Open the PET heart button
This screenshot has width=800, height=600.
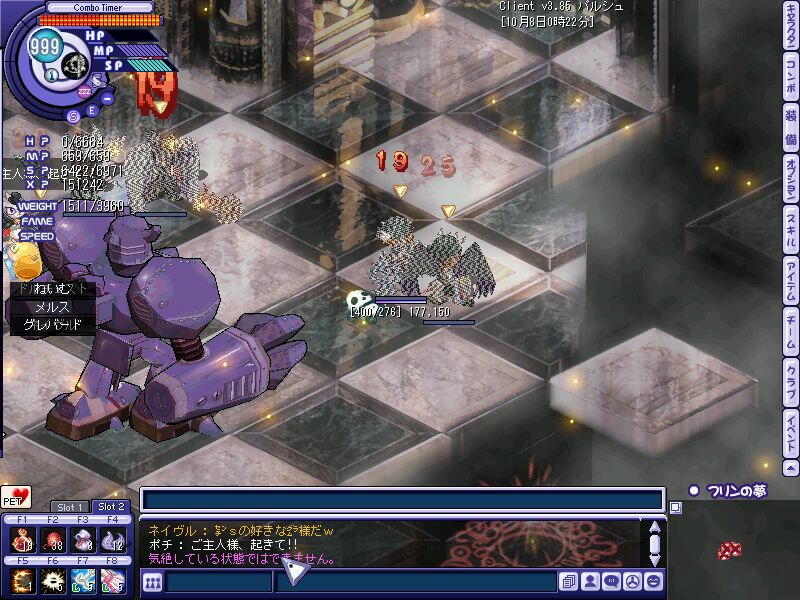[16, 497]
